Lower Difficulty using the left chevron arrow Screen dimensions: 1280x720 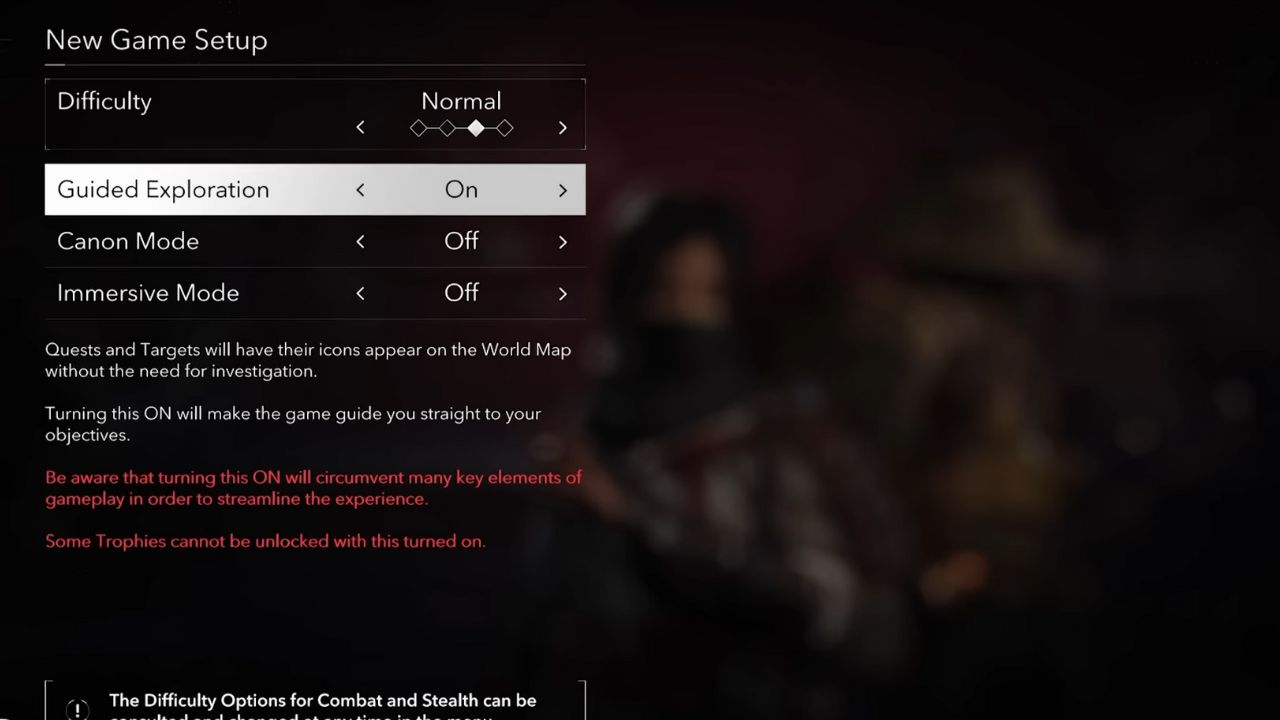click(360, 127)
